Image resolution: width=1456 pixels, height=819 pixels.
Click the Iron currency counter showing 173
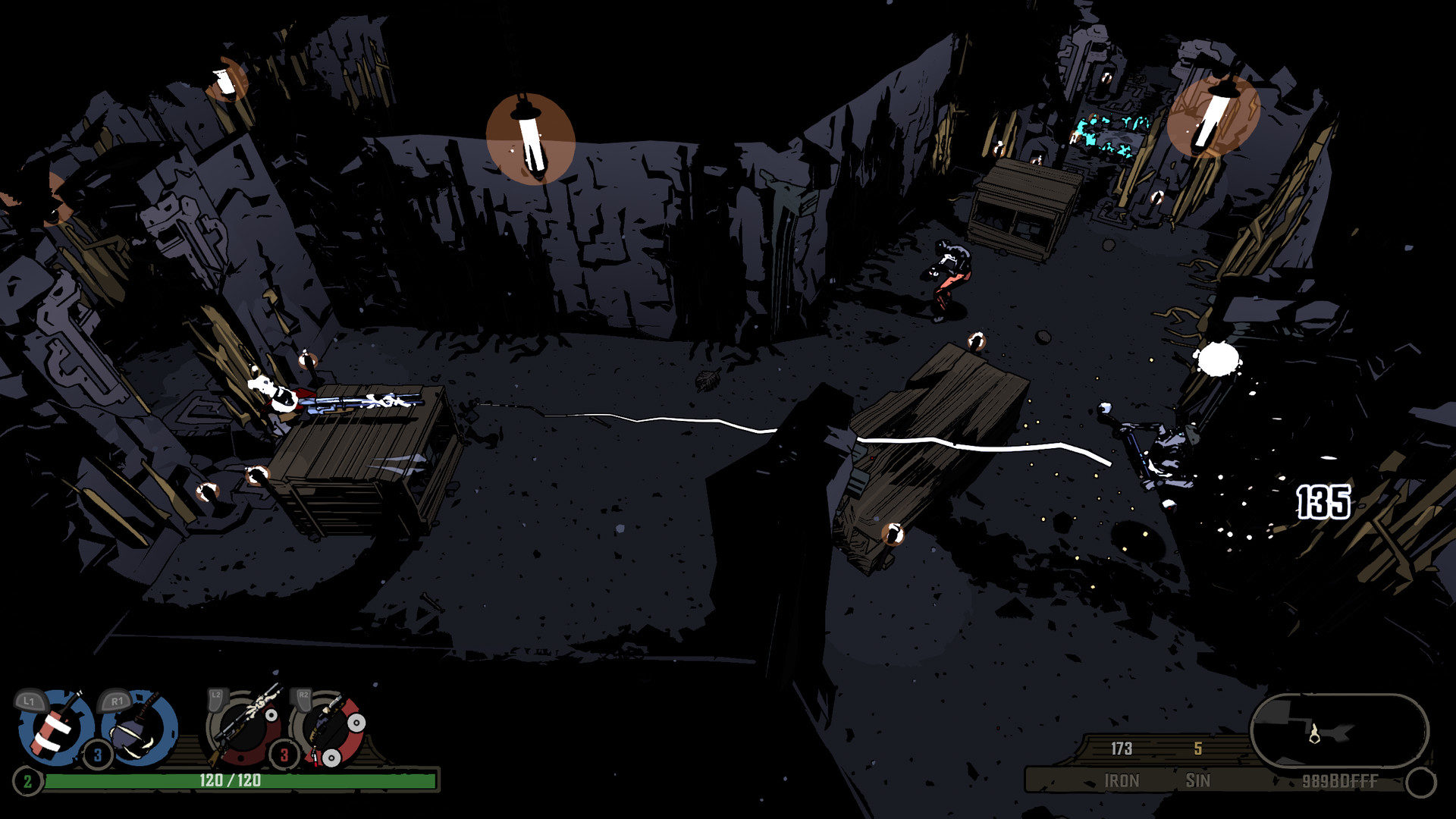(1122, 749)
